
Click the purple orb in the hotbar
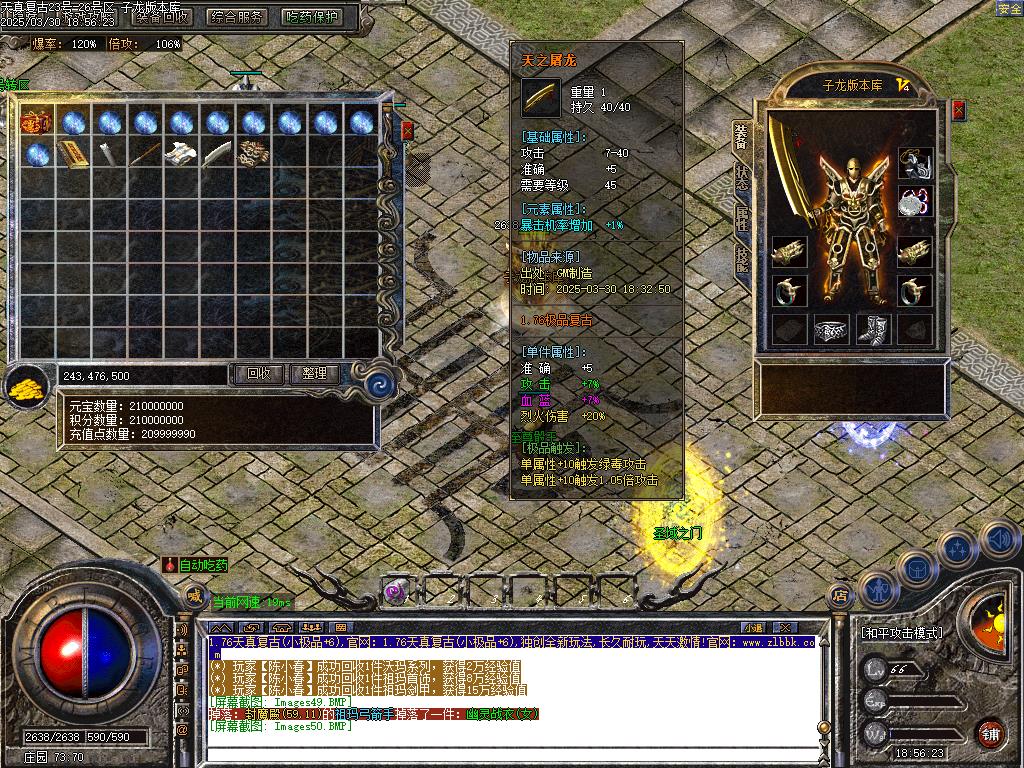coord(395,591)
